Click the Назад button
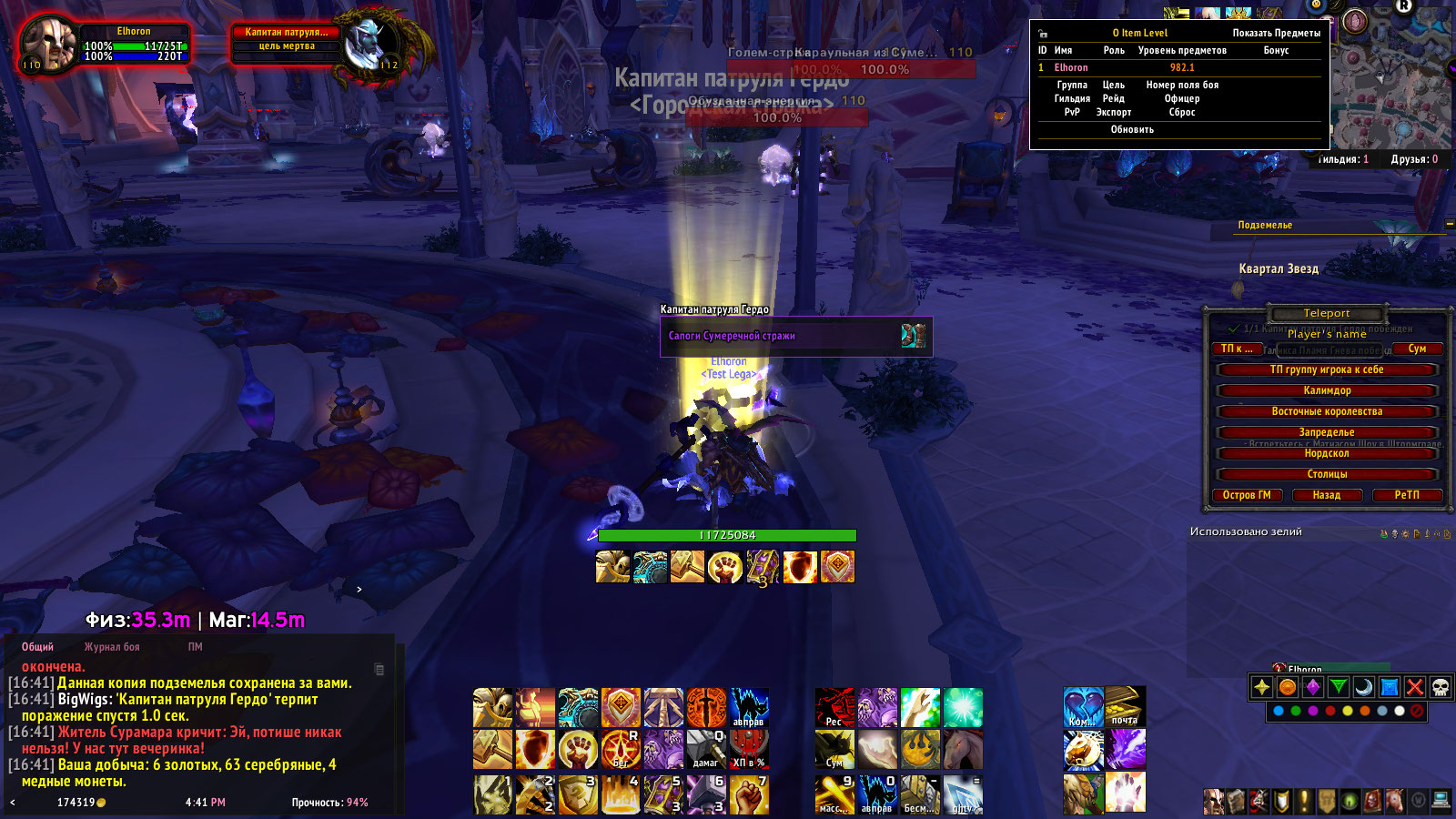 tap(1327, 495)
